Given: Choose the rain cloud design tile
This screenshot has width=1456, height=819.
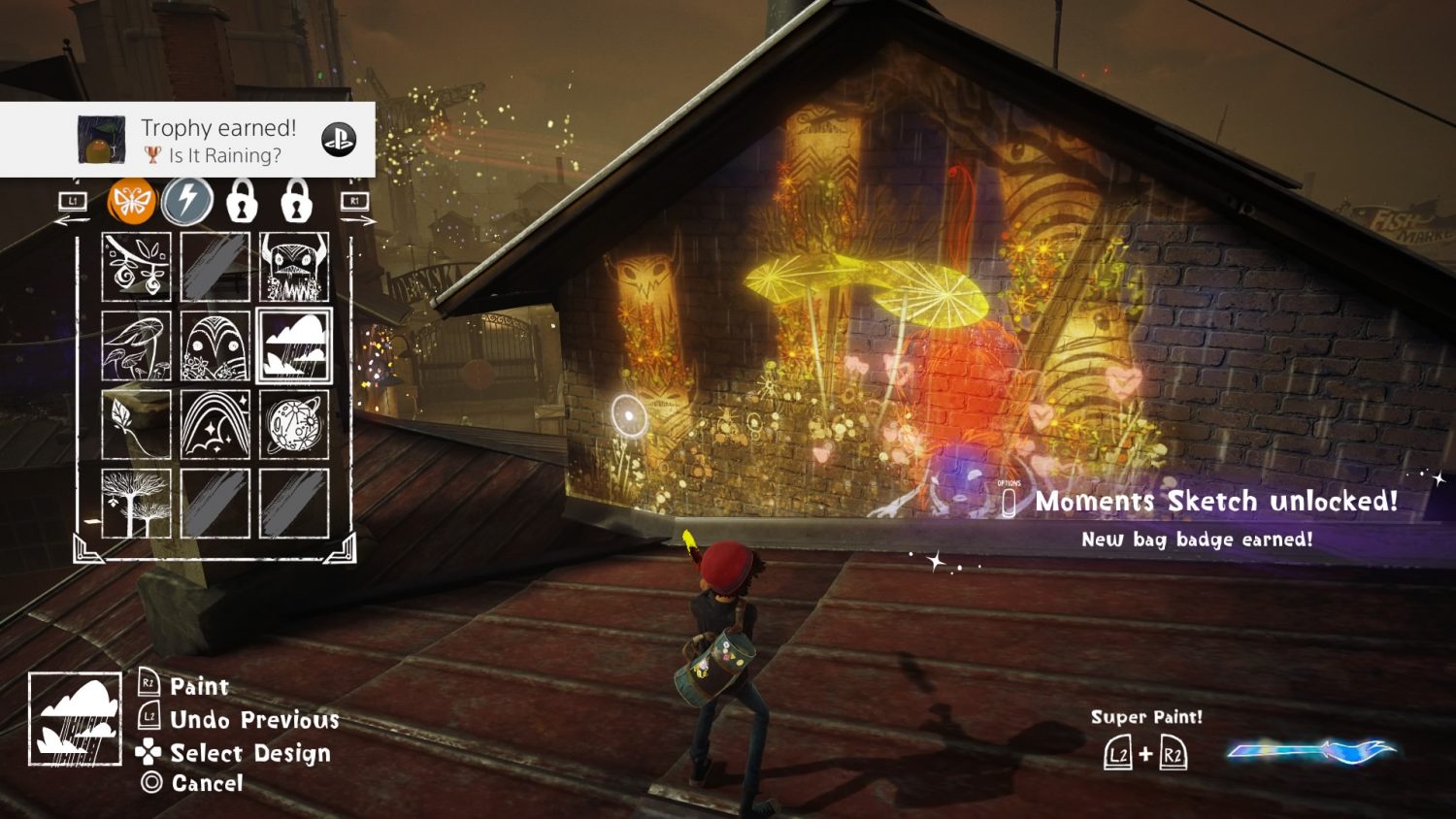Looking at the screenshot, I should pos(294,346).
